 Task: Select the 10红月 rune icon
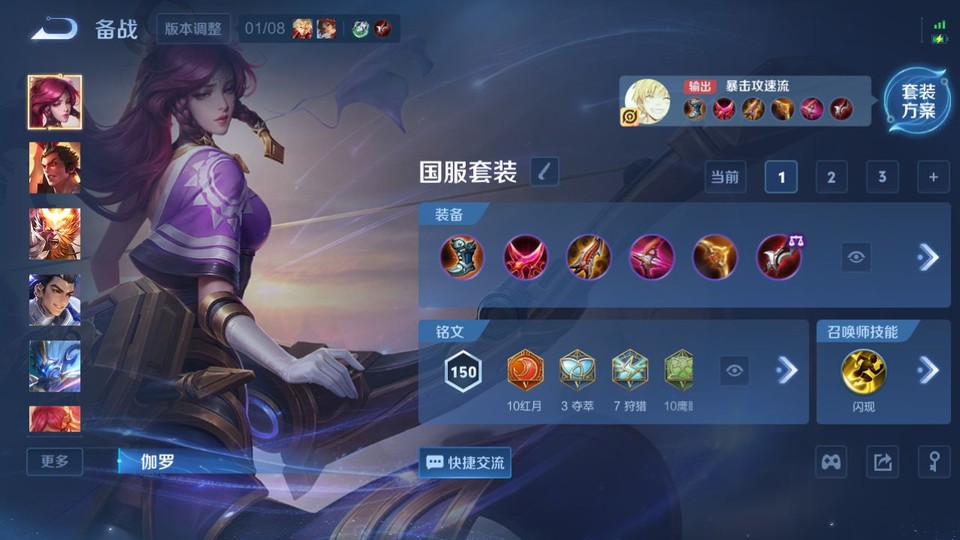click(524, 369)
